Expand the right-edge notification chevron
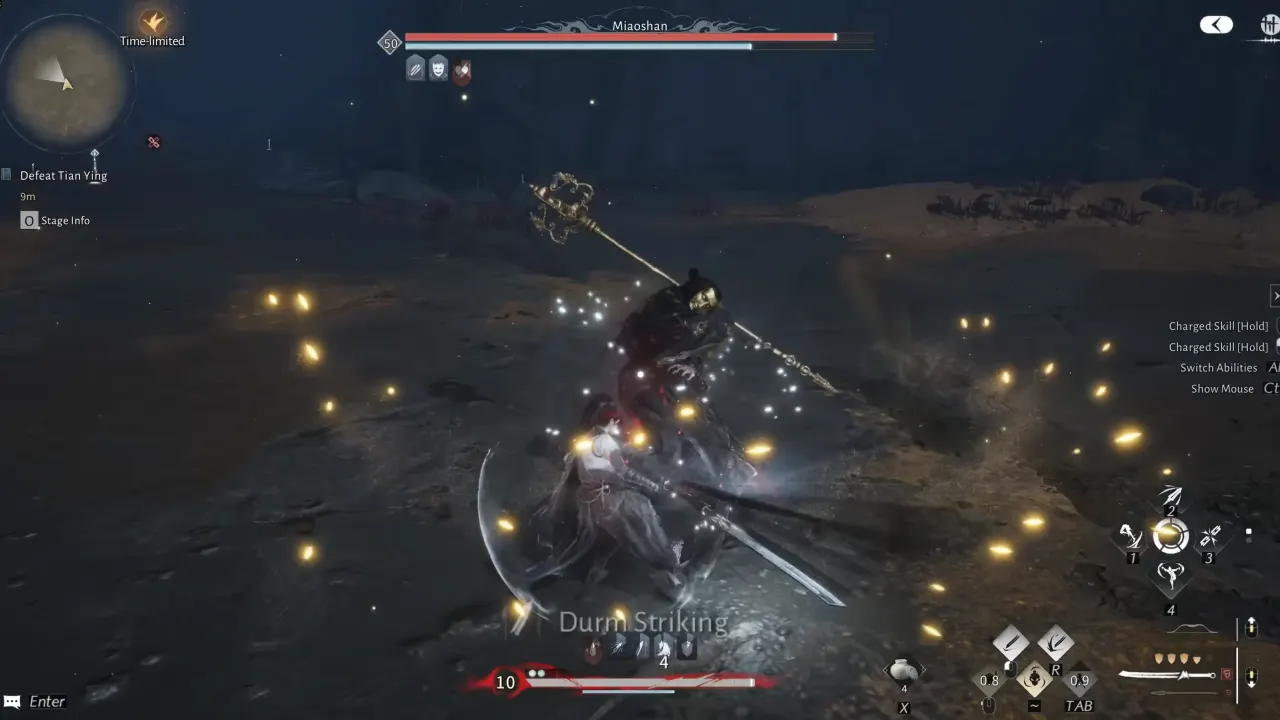The image size is (1280, 720). pos(1275,296)
